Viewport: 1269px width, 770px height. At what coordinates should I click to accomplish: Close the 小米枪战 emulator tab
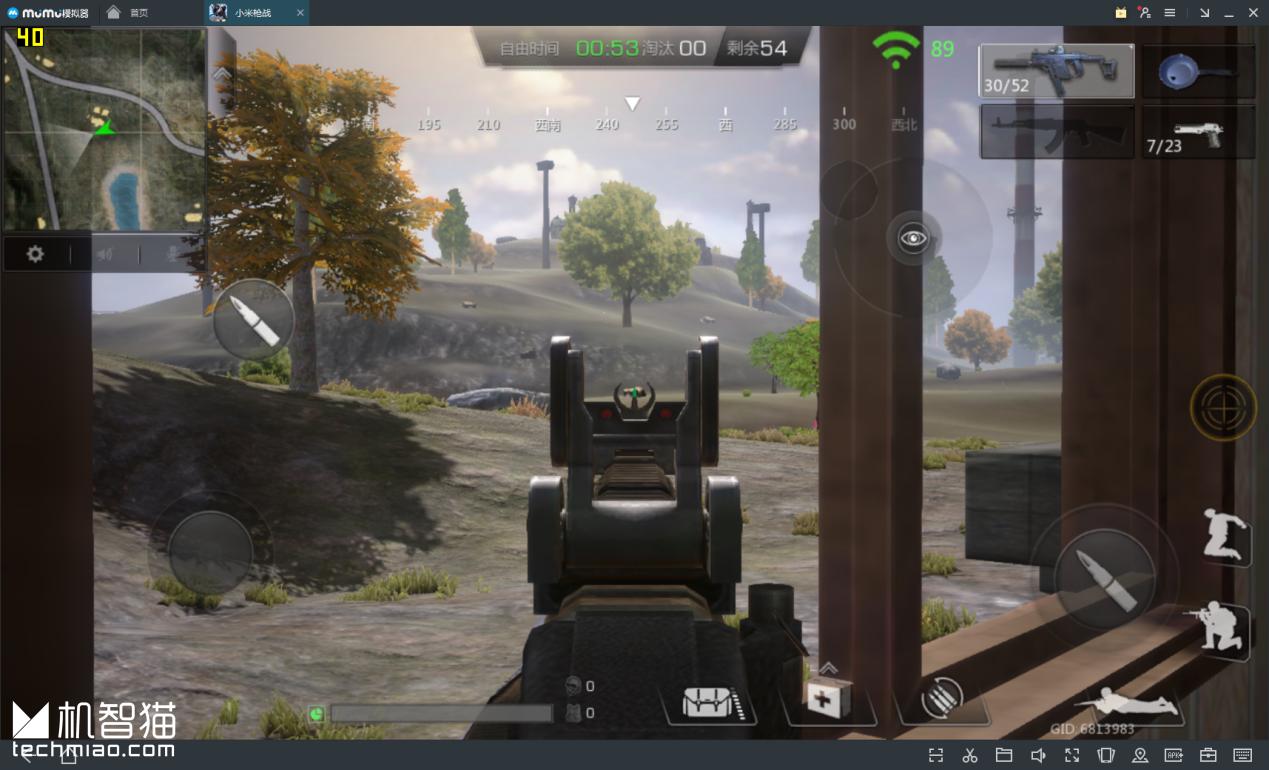coord(300,13)
